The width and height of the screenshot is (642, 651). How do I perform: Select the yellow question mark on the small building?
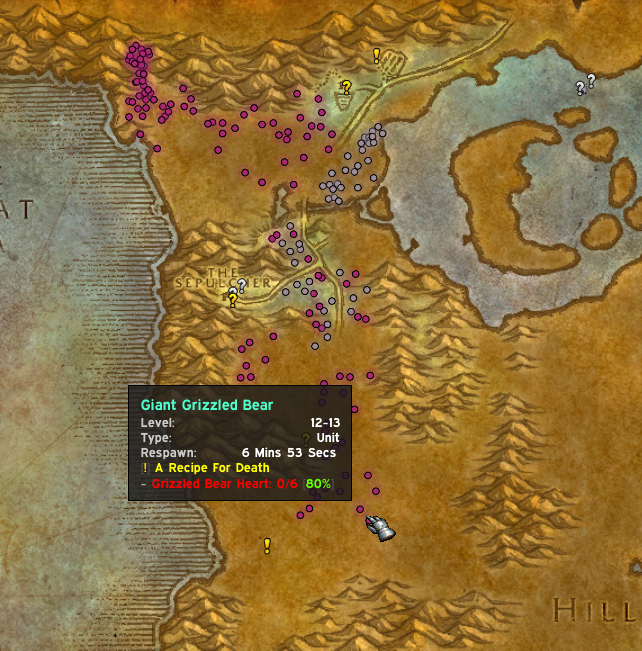(x=346, y=88)
